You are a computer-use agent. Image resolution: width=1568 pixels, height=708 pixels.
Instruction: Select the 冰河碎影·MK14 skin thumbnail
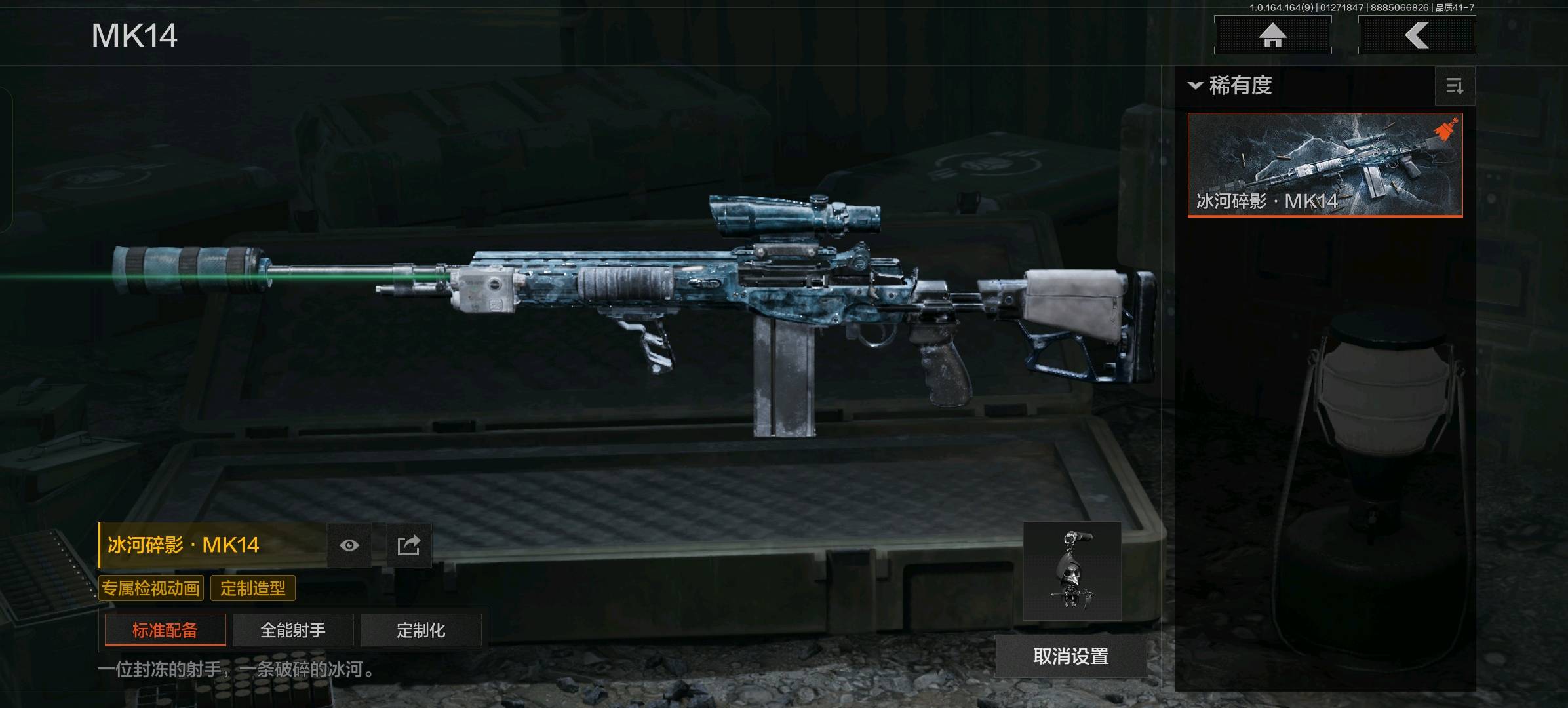(x=1325, y=165)
